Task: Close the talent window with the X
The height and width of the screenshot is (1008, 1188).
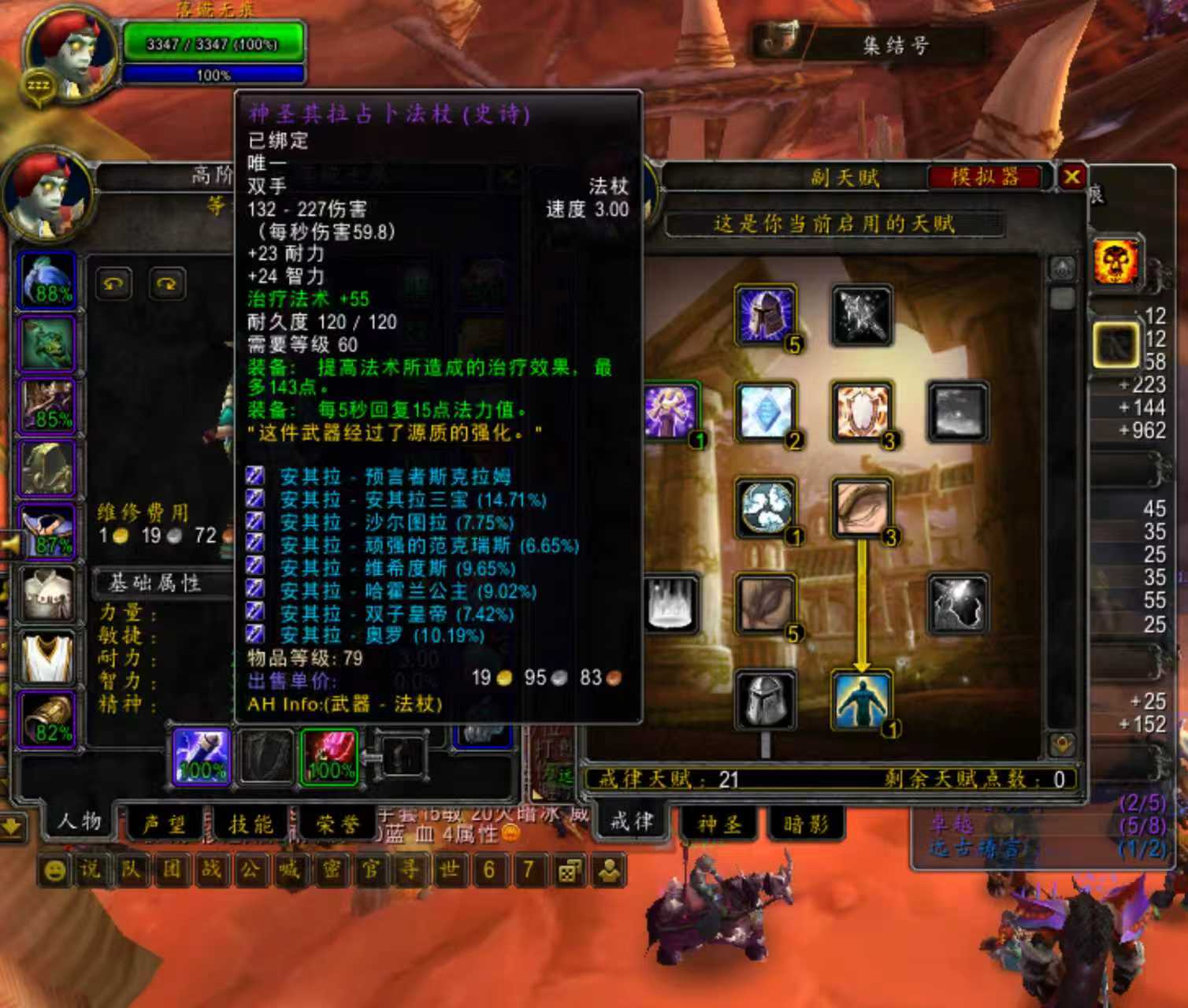Action: [1071, 176]
